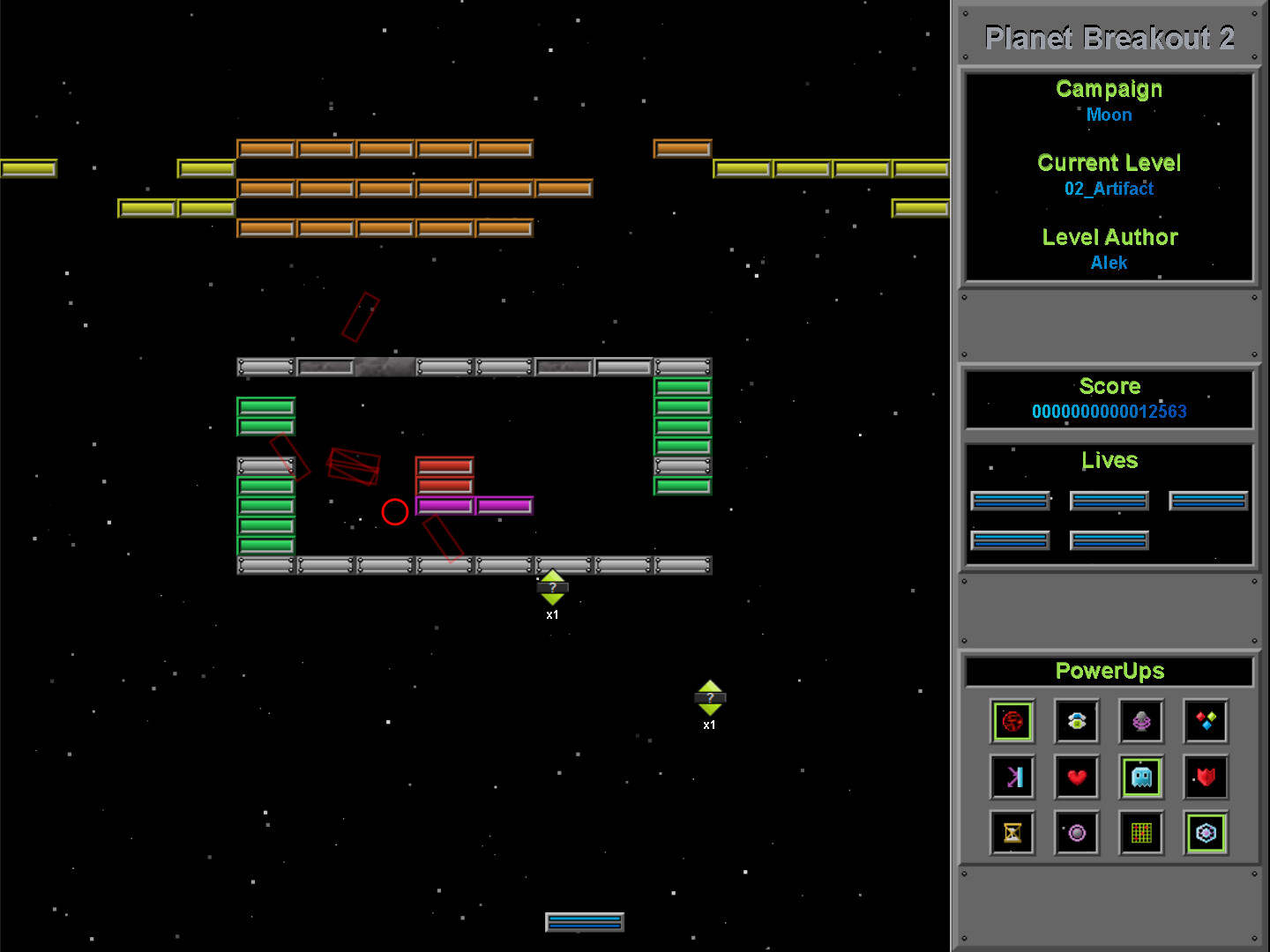Image resolution: width=1270 pixels, height=952 pixels.
Task: Toggle the highlighted fireball powerup
Action: coord(1012,721)
